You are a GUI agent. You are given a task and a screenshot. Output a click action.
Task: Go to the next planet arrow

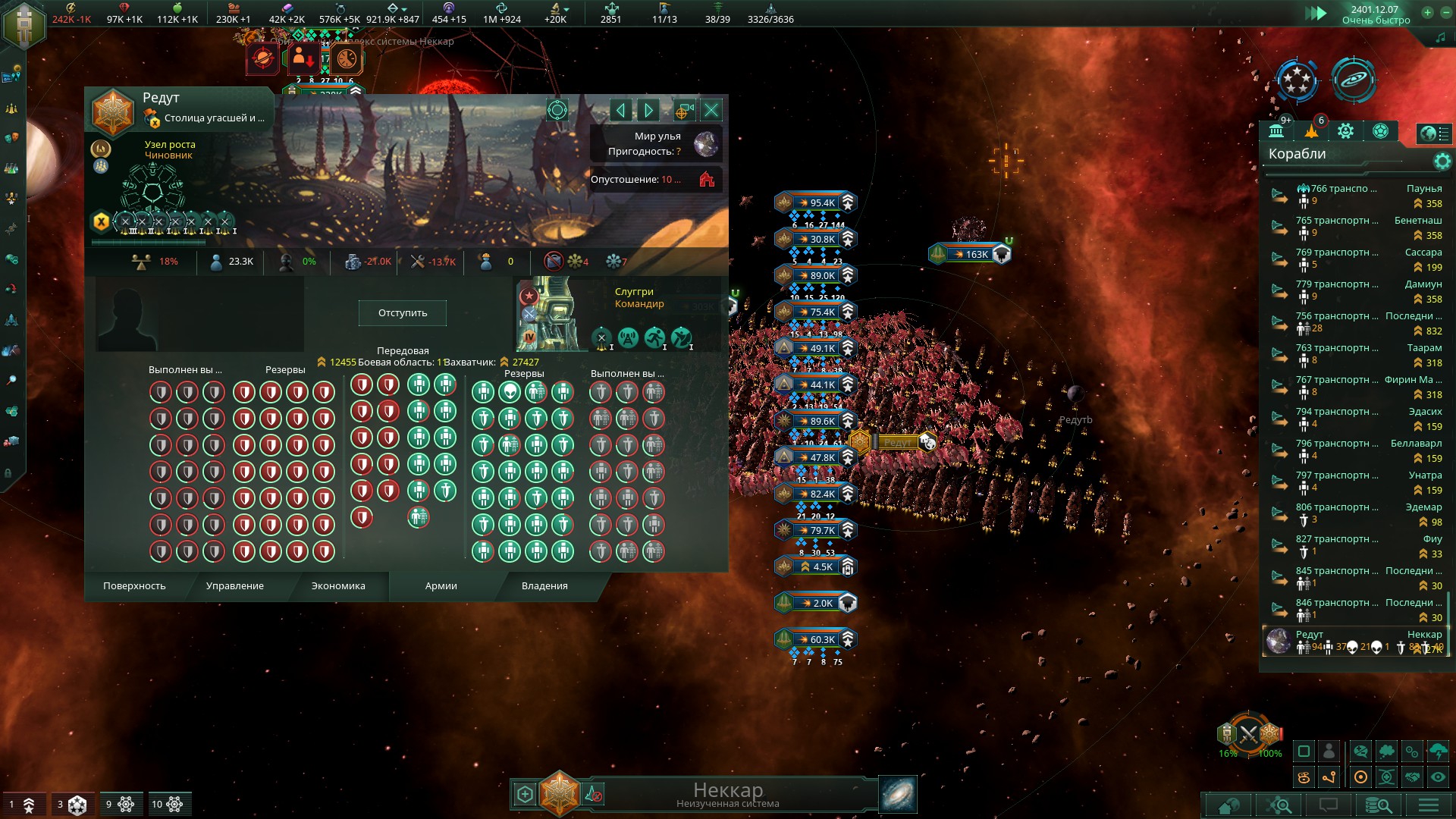pyautogui.click(x=648, y=111)
